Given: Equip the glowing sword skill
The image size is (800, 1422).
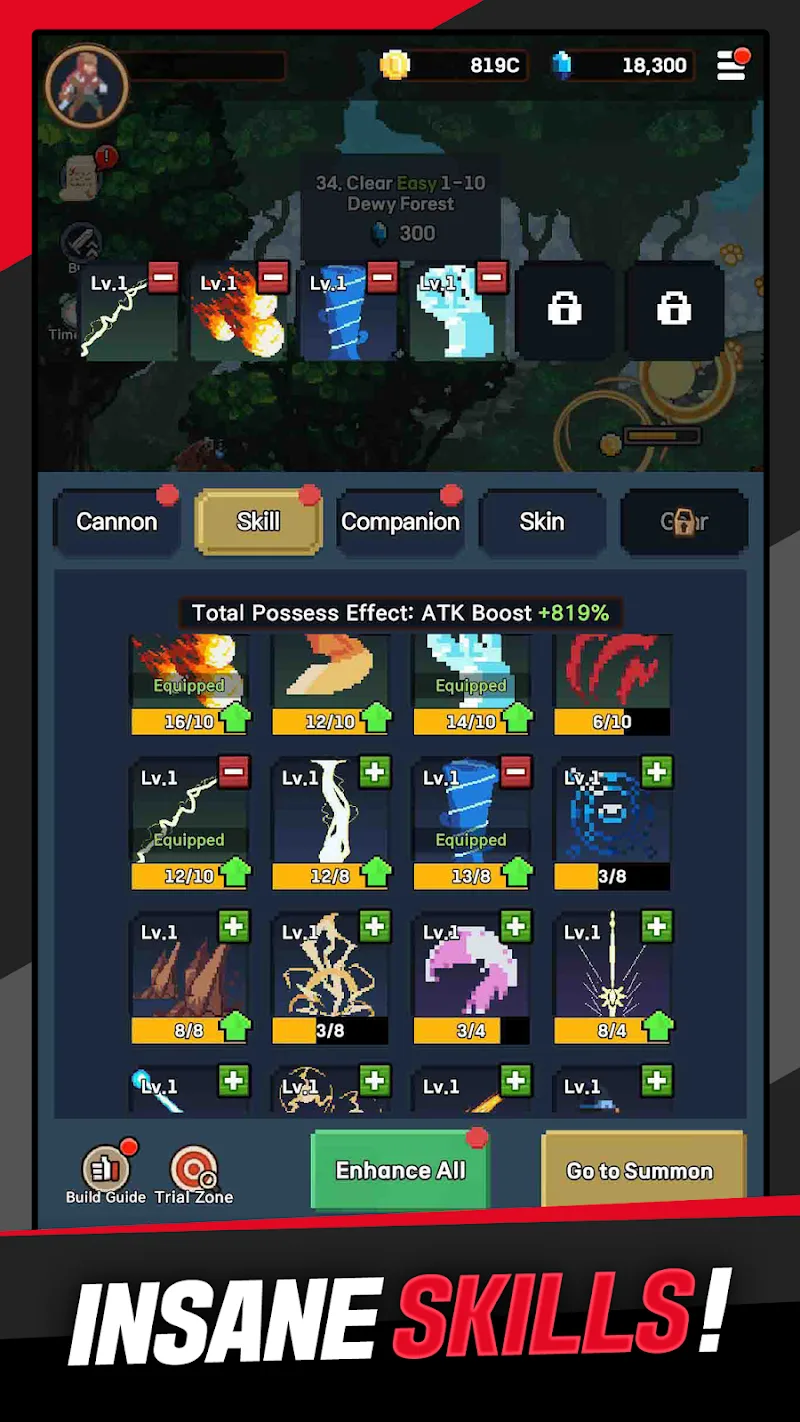Looking at the screenshot, I should tap(656, 926).
